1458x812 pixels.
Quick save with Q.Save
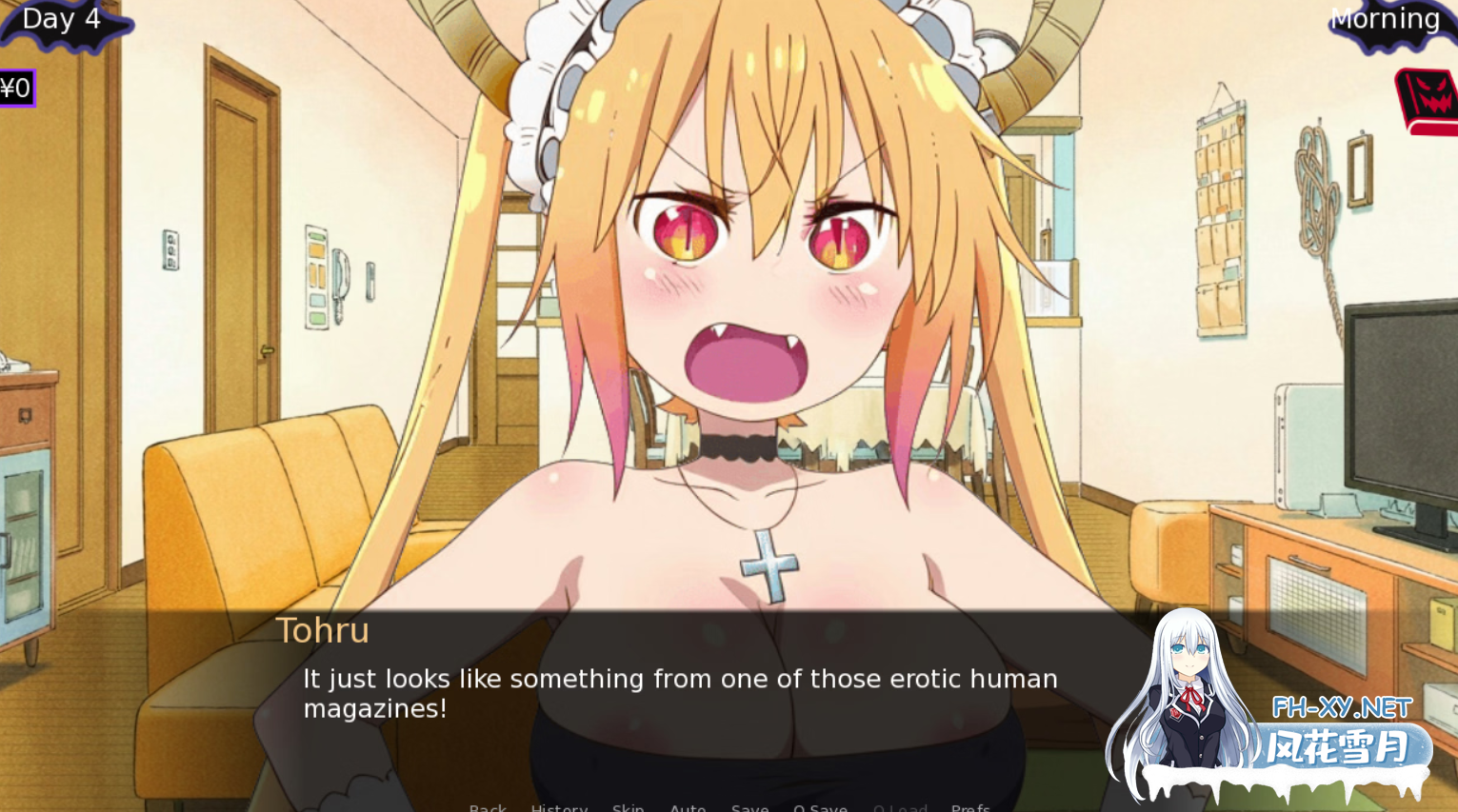tap(820, 807)
